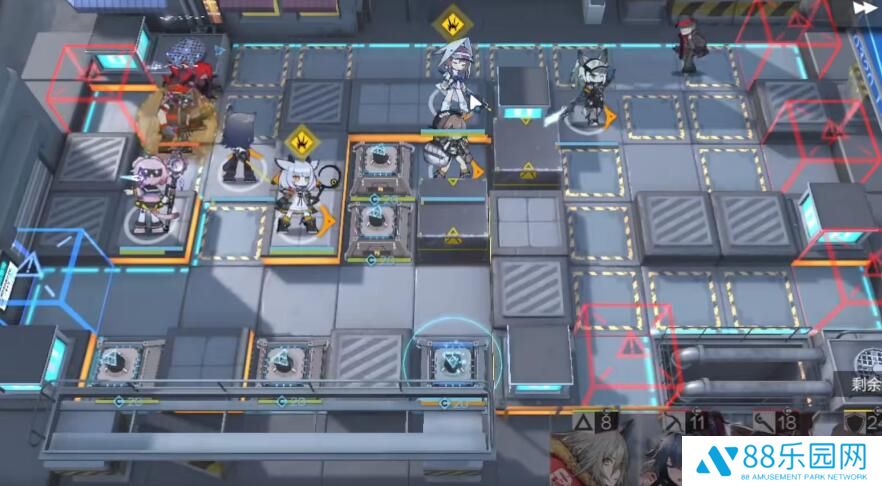882x486 pixels.
Task: Toggle the fast-forward speed button
Action: tap(863, 9)
